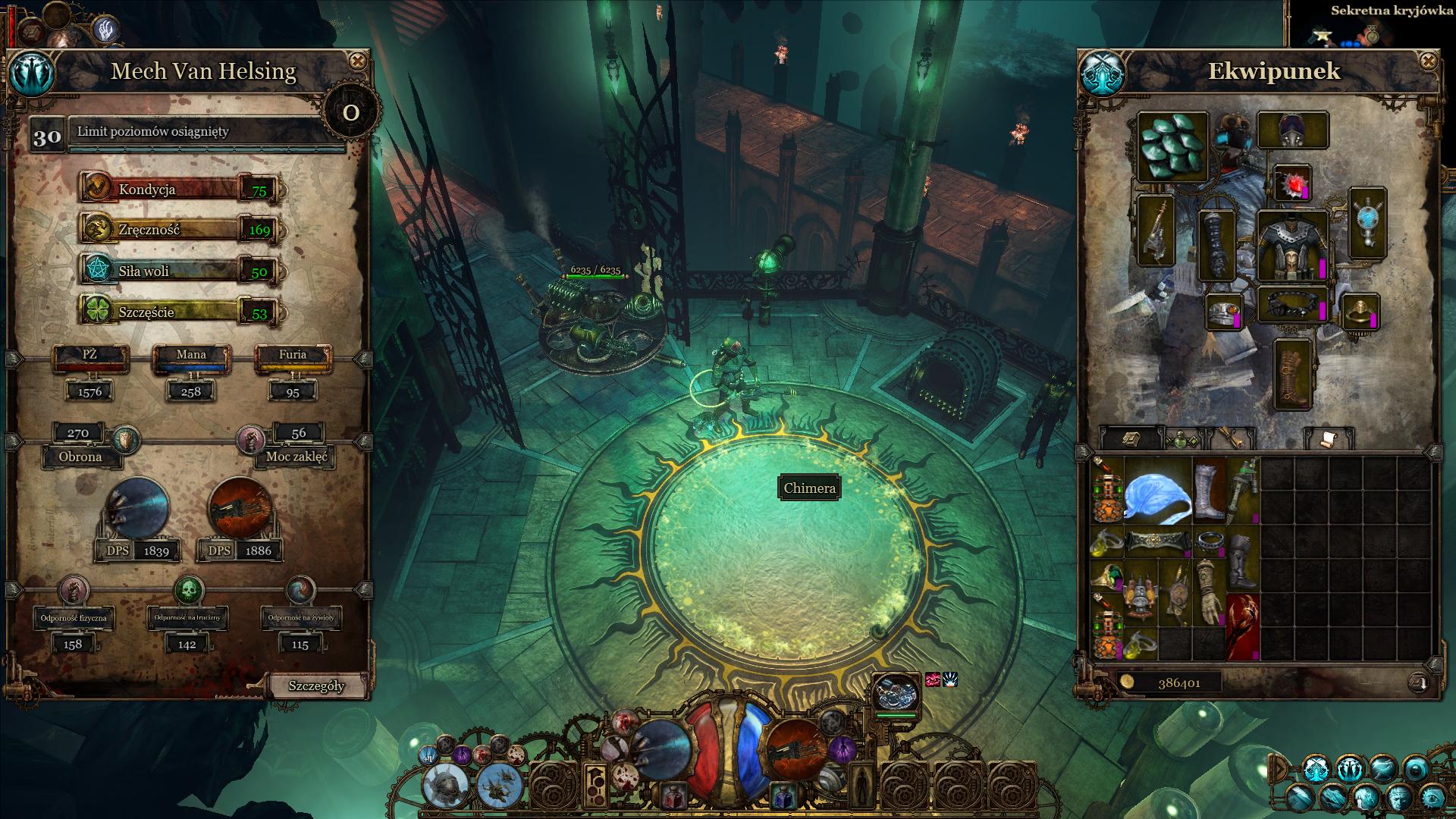
Task: Click the companion portrait above the hotbar
Action: 895,691
